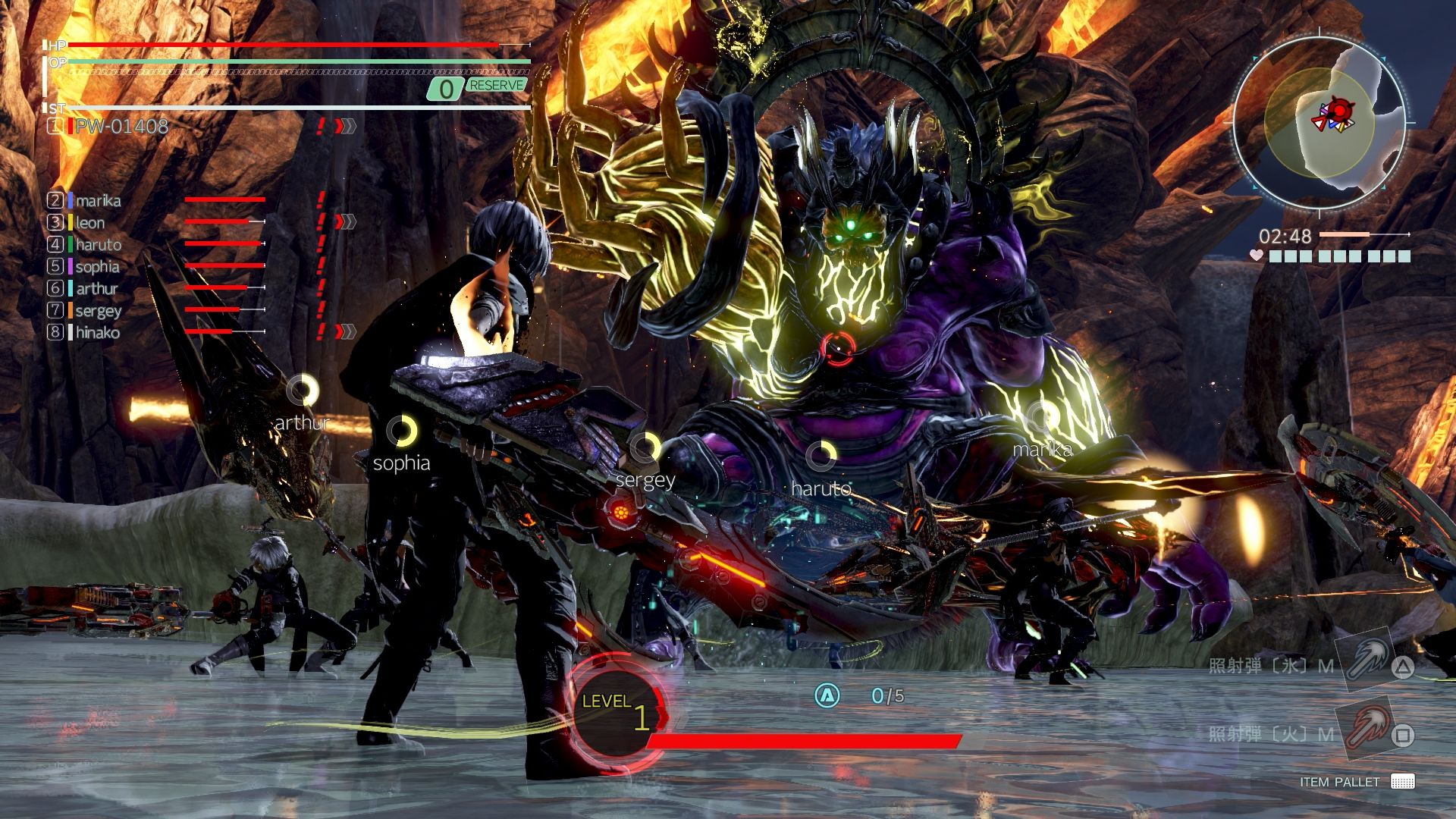This screenshot has width=1456, height=819.
Task: Select arthur in the party list
Action: click(96, 289)
